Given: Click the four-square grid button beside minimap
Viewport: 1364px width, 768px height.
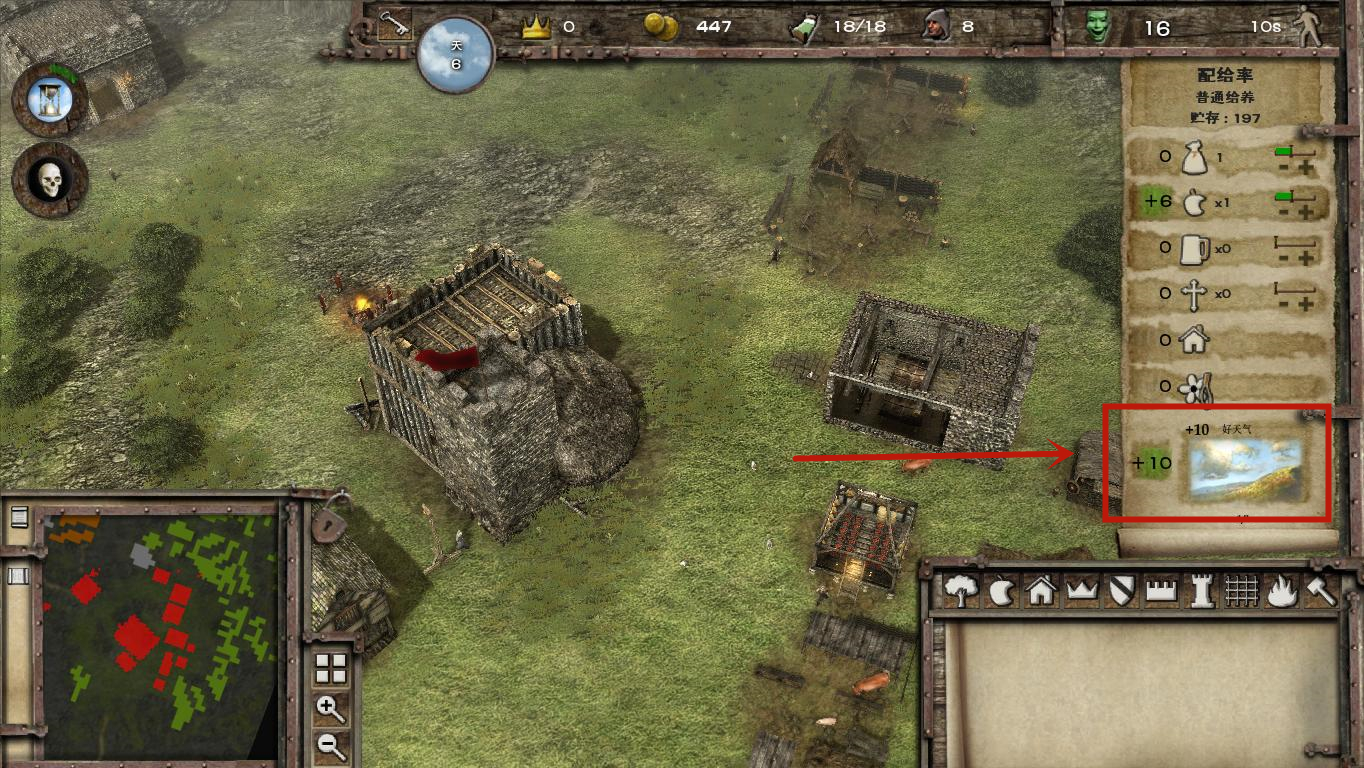Looking at the screenshot, I should coord(330,669).
